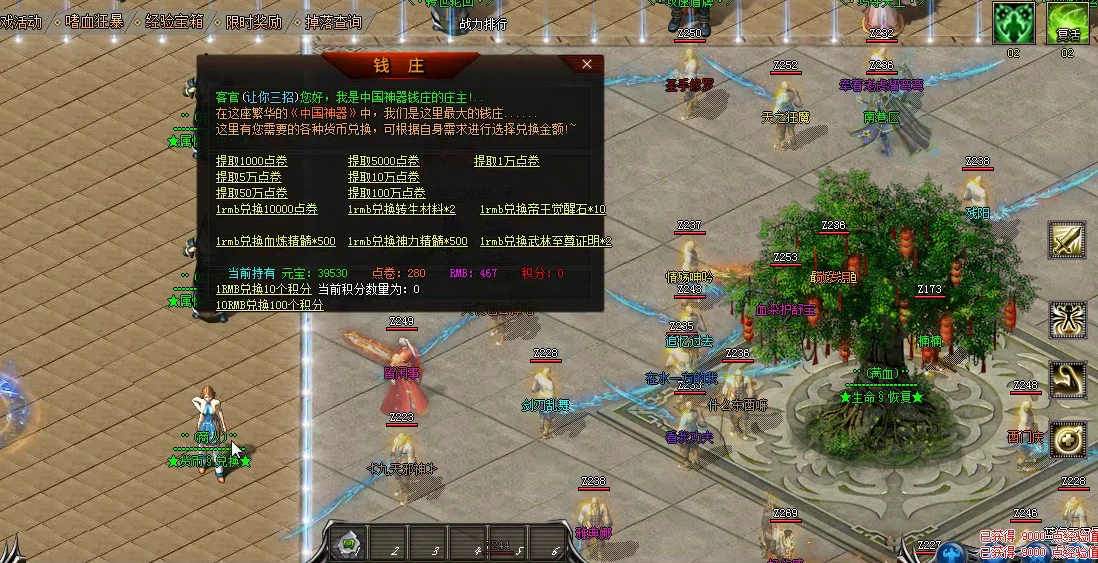The image size is (1098, 563).
Task: Choose 提取1000点卷 withdrawal option
Action: pos(252,162)
